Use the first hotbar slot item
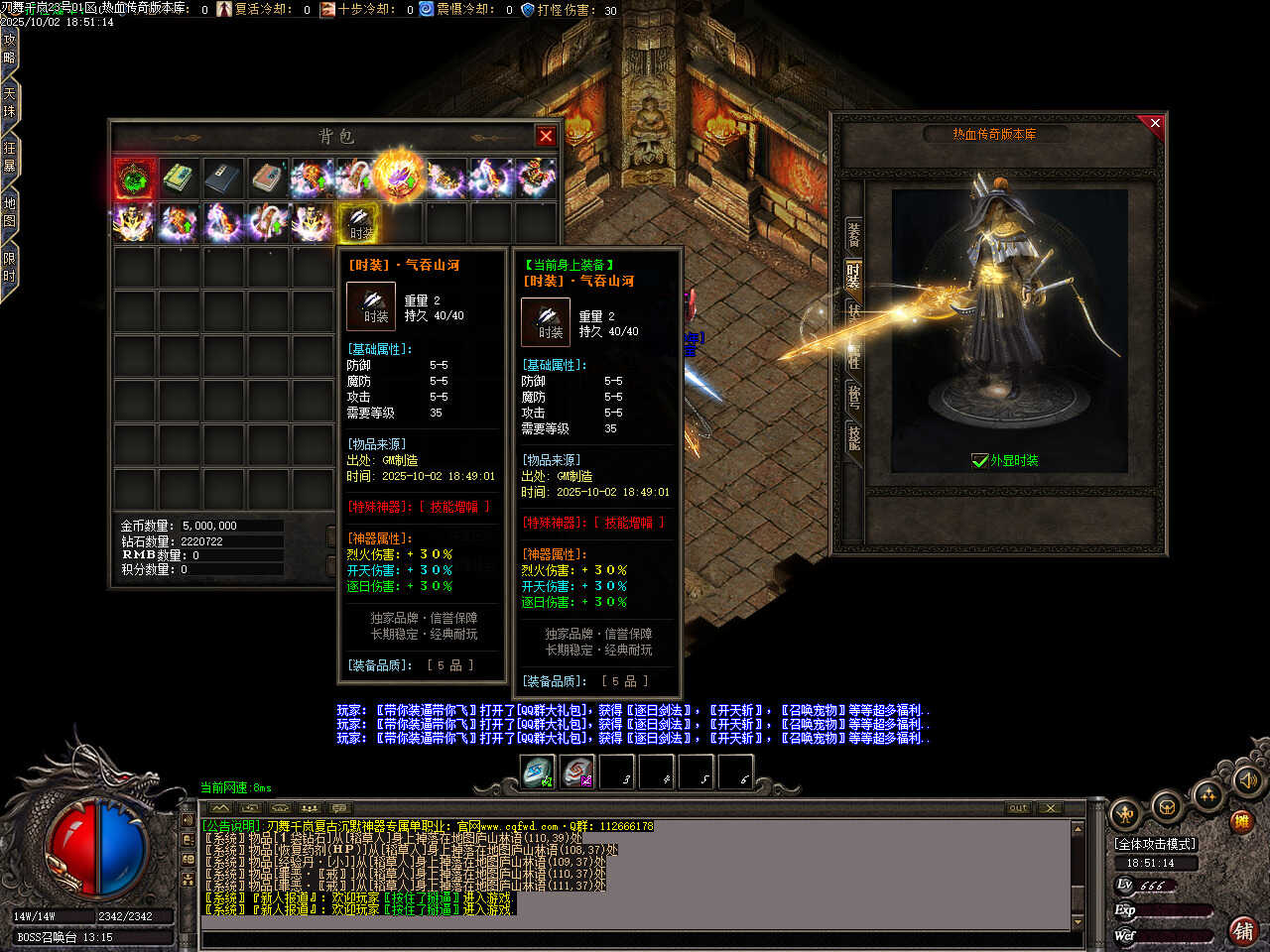 (538, 772)
